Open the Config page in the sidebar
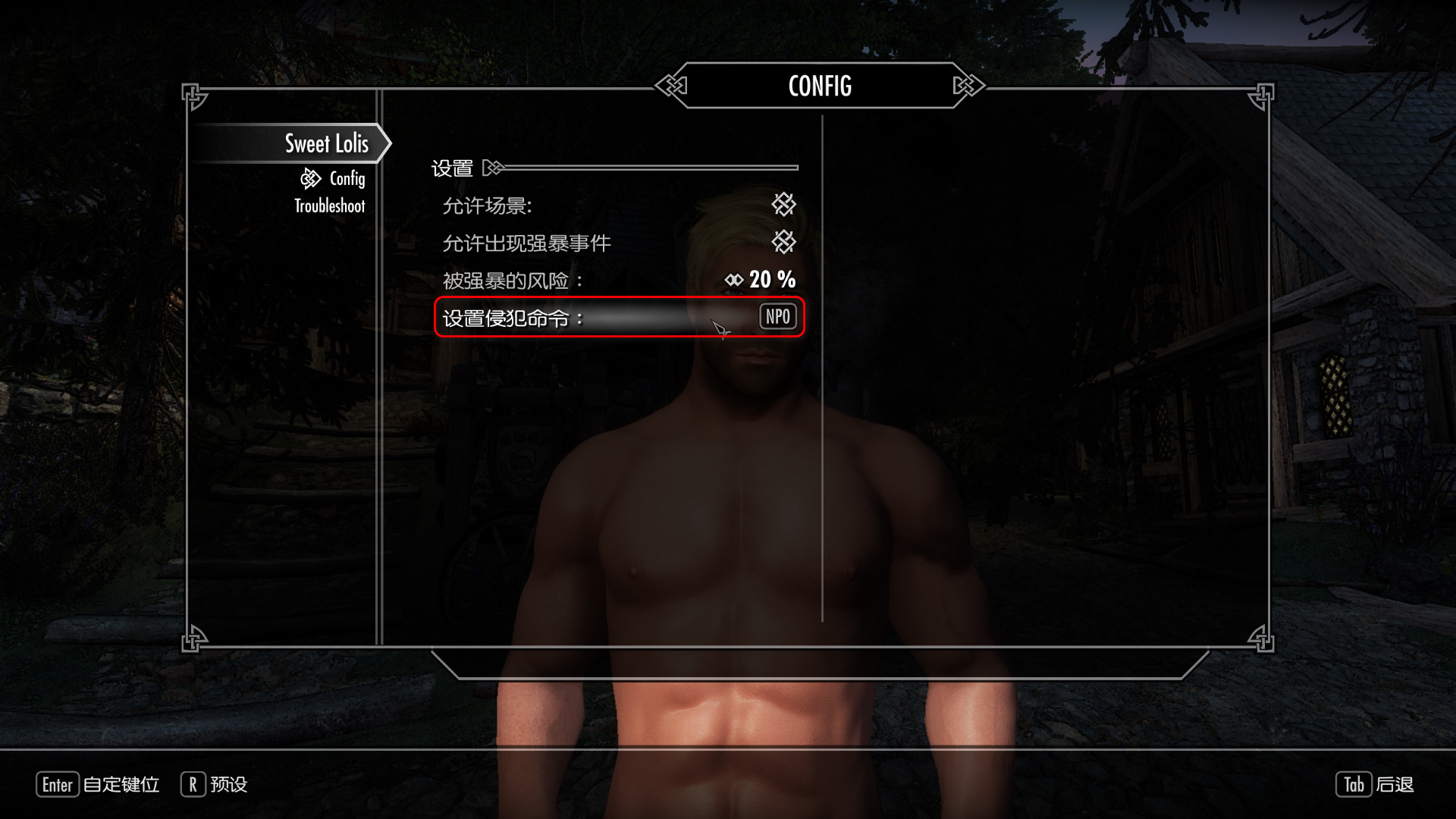 click(x=347, y=179)
